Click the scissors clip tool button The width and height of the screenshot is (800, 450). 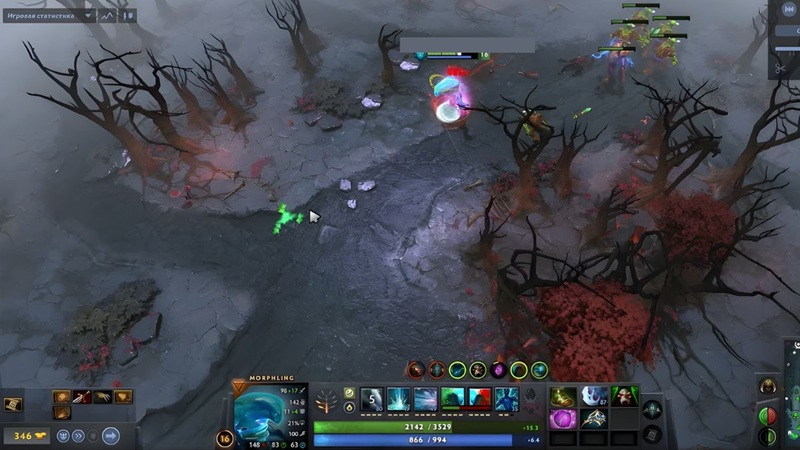click(x=780, y=69)
